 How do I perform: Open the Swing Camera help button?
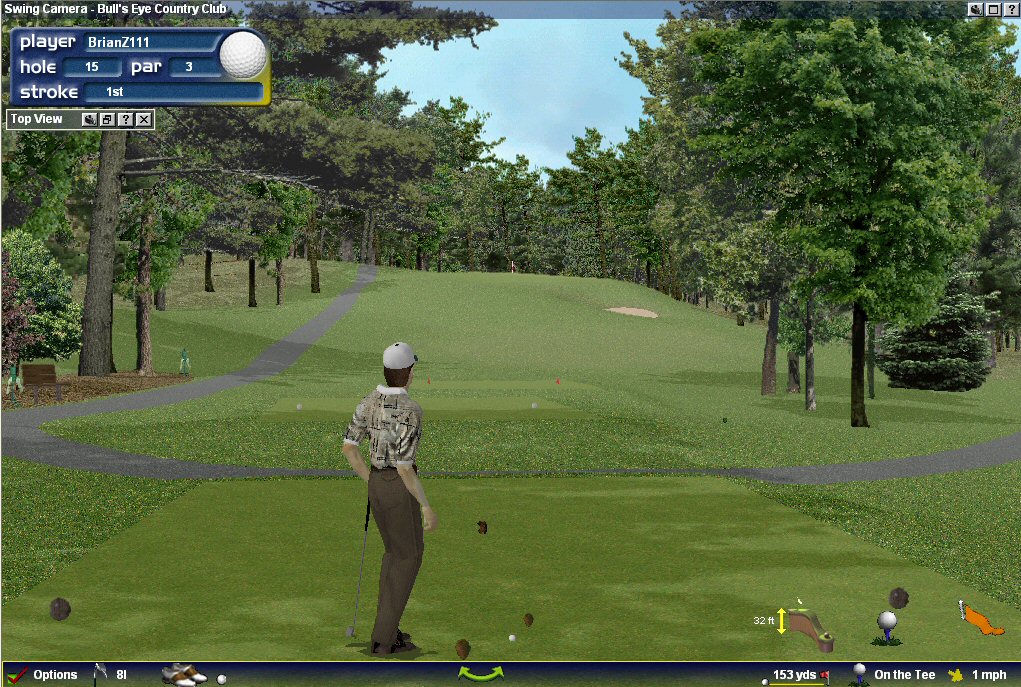1010,9
